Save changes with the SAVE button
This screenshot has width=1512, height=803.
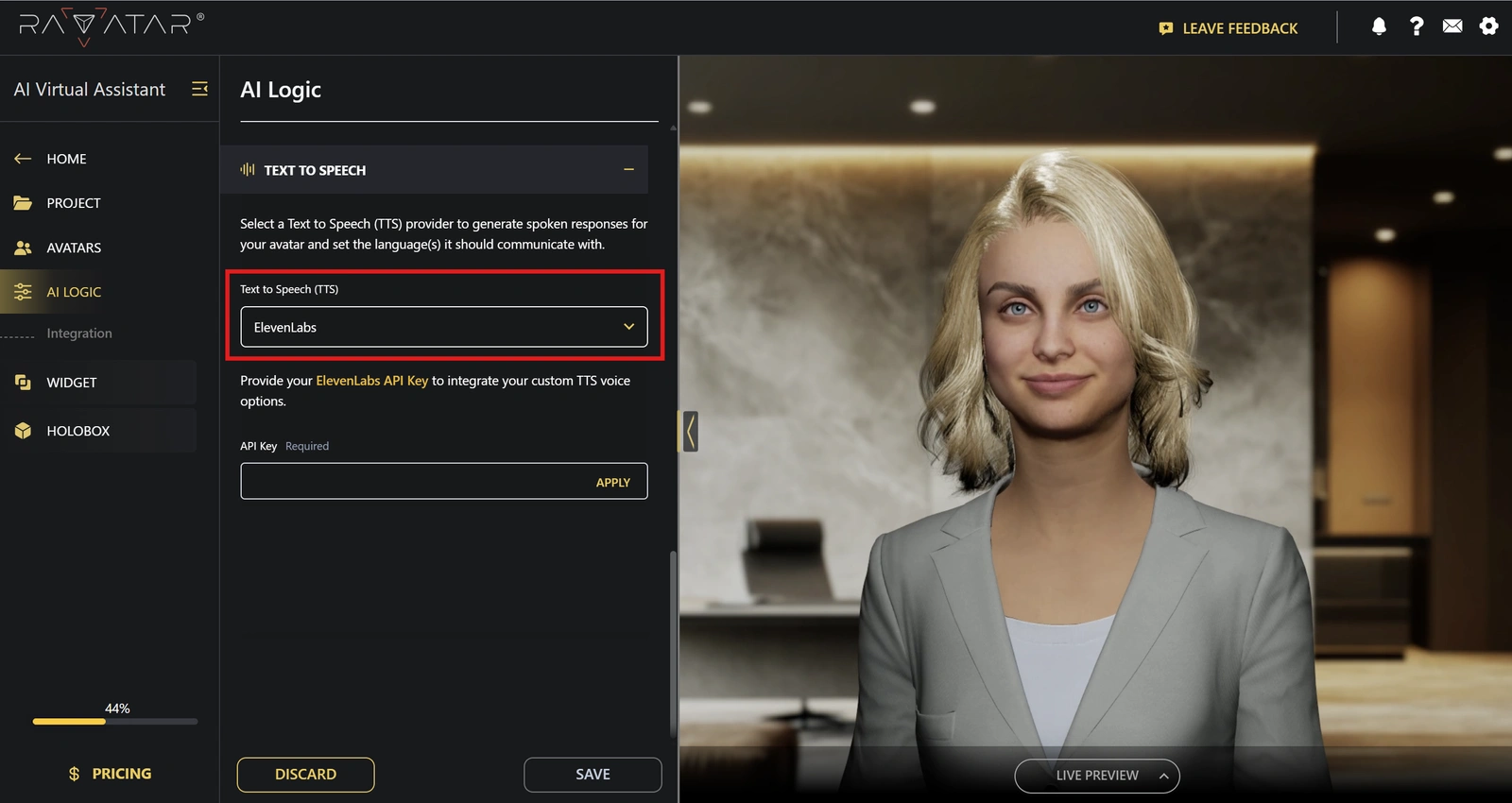pos(592,774)
